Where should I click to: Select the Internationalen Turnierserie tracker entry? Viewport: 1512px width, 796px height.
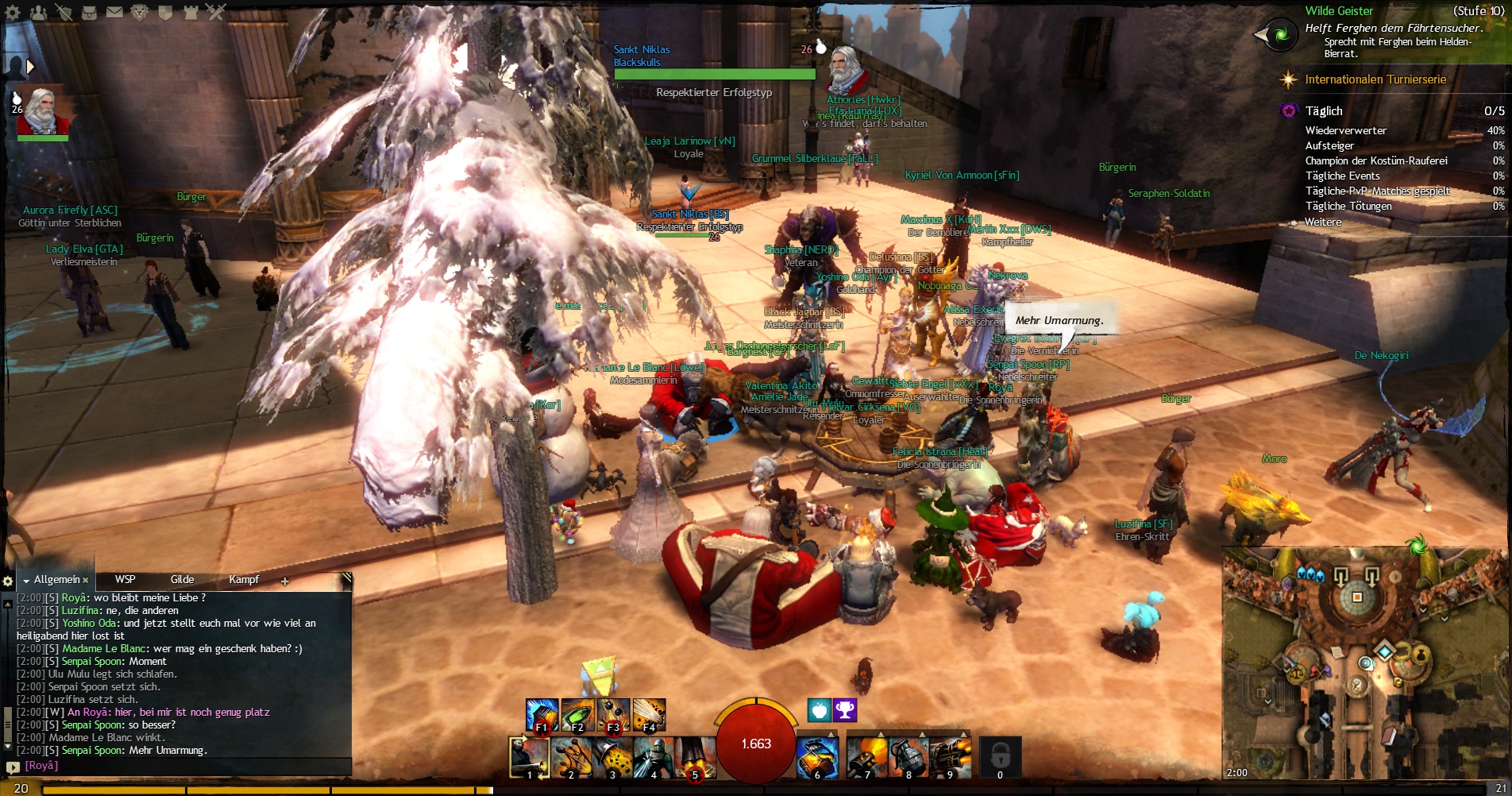click(1375, 79)
